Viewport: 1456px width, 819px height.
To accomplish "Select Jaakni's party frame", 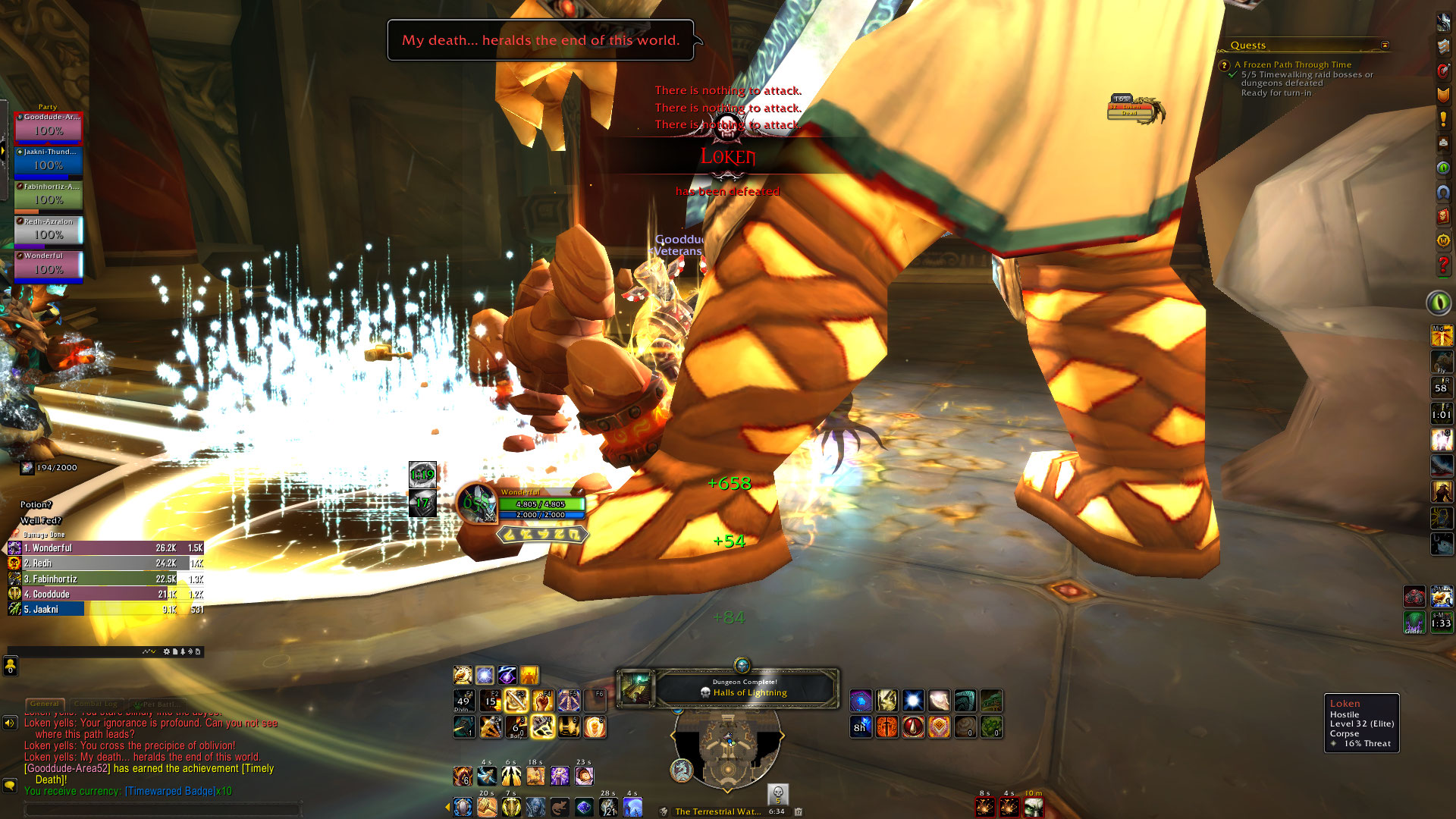I will (49, 163).
